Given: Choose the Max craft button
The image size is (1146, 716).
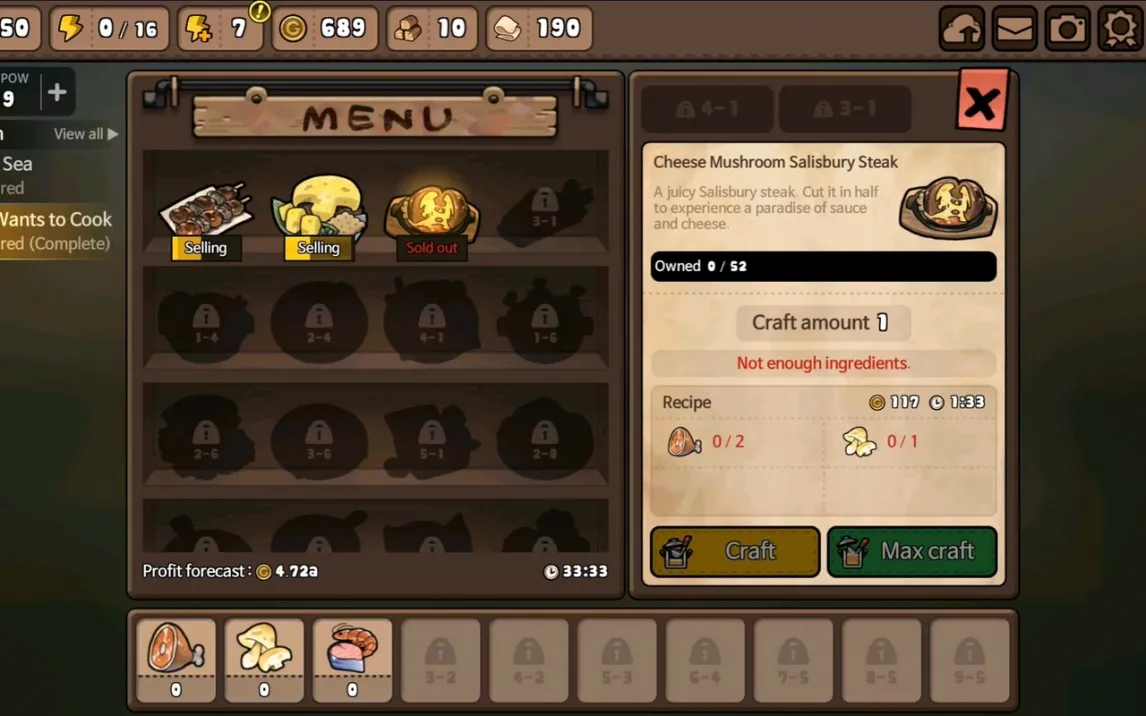Looking at the screenshot, I should click(x=912, y=551).
